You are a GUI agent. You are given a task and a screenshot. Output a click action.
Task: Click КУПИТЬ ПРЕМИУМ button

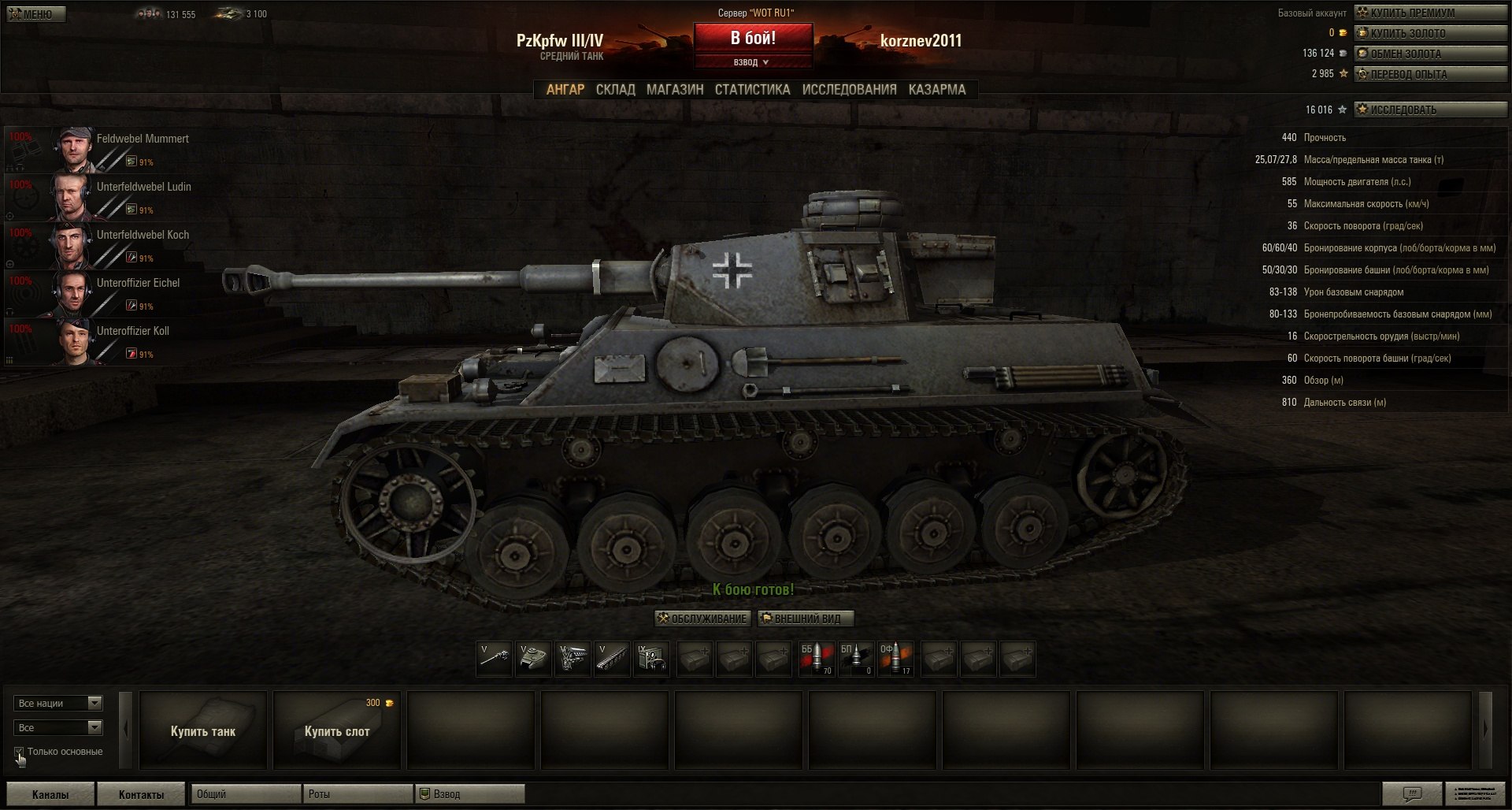[x=1429, y=13]
